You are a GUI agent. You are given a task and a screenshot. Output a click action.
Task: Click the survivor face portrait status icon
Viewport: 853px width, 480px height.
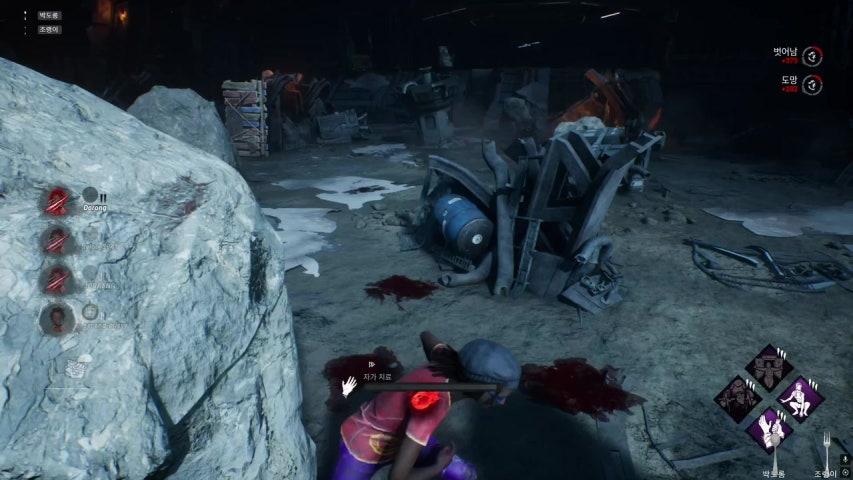point(57,319)
